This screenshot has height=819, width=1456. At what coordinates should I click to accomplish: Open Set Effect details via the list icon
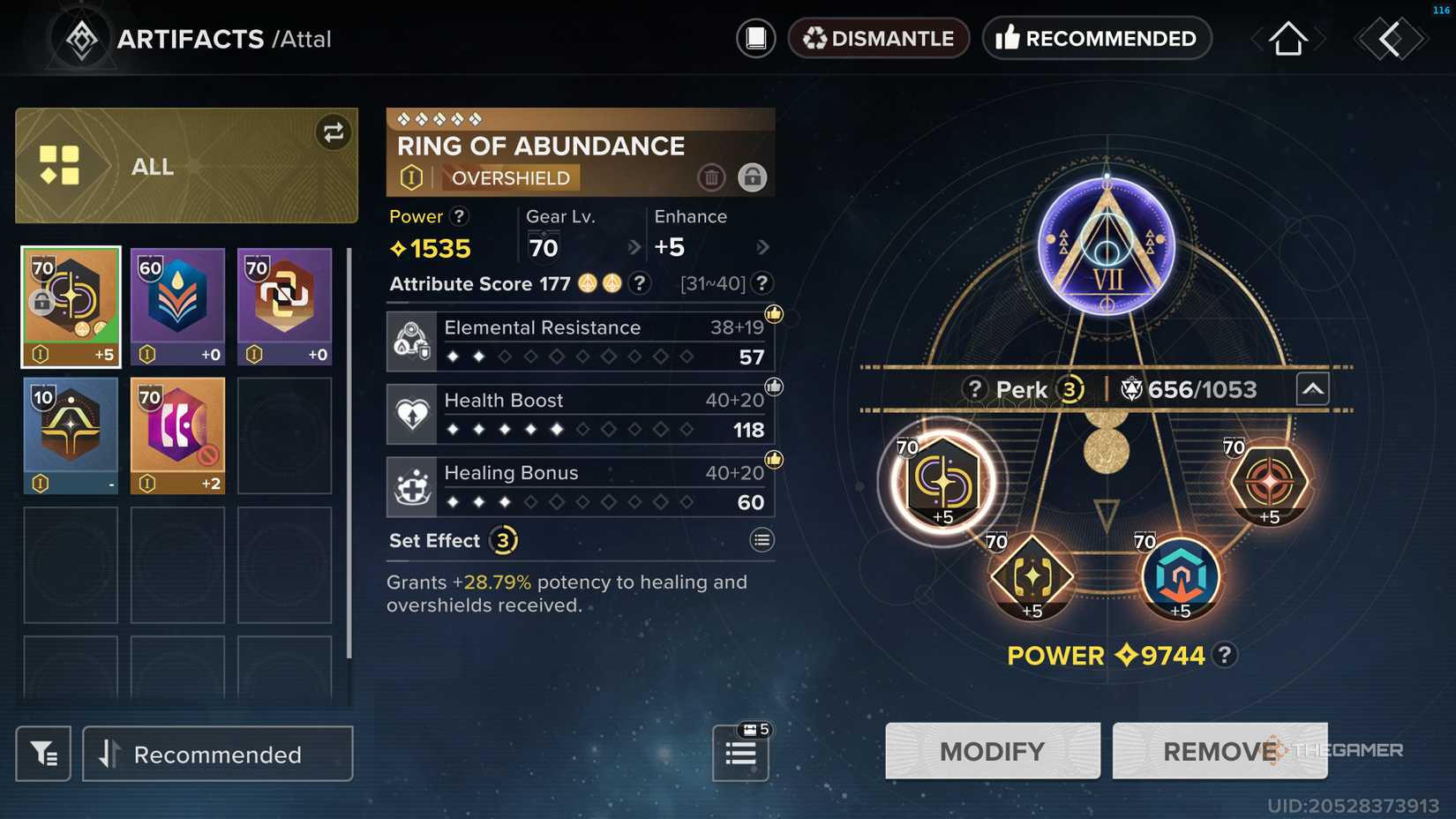pyautogui.click(x=762, y=539)
